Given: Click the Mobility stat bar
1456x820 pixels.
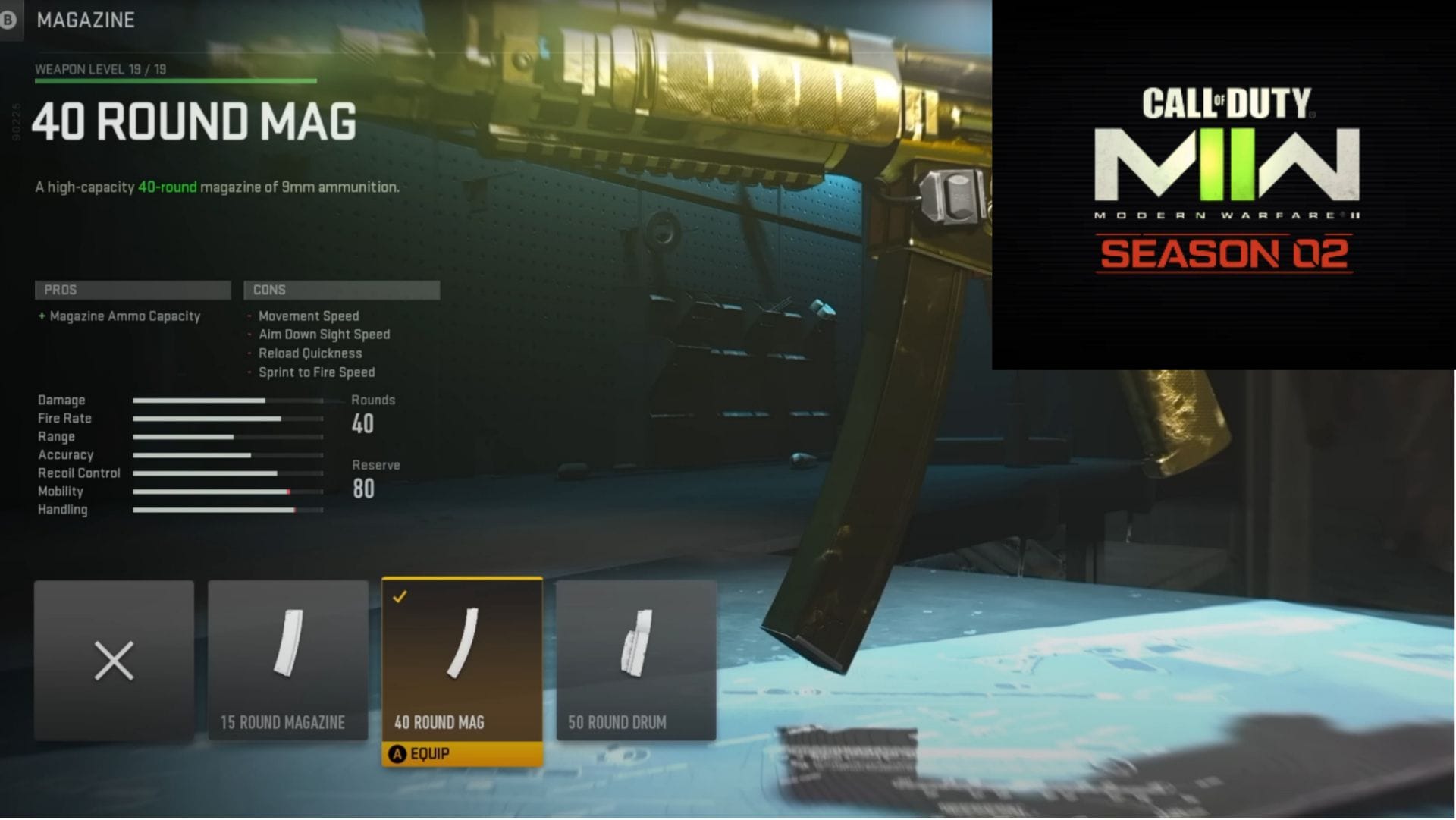Looking at the screenshot, I should point(227,491).
